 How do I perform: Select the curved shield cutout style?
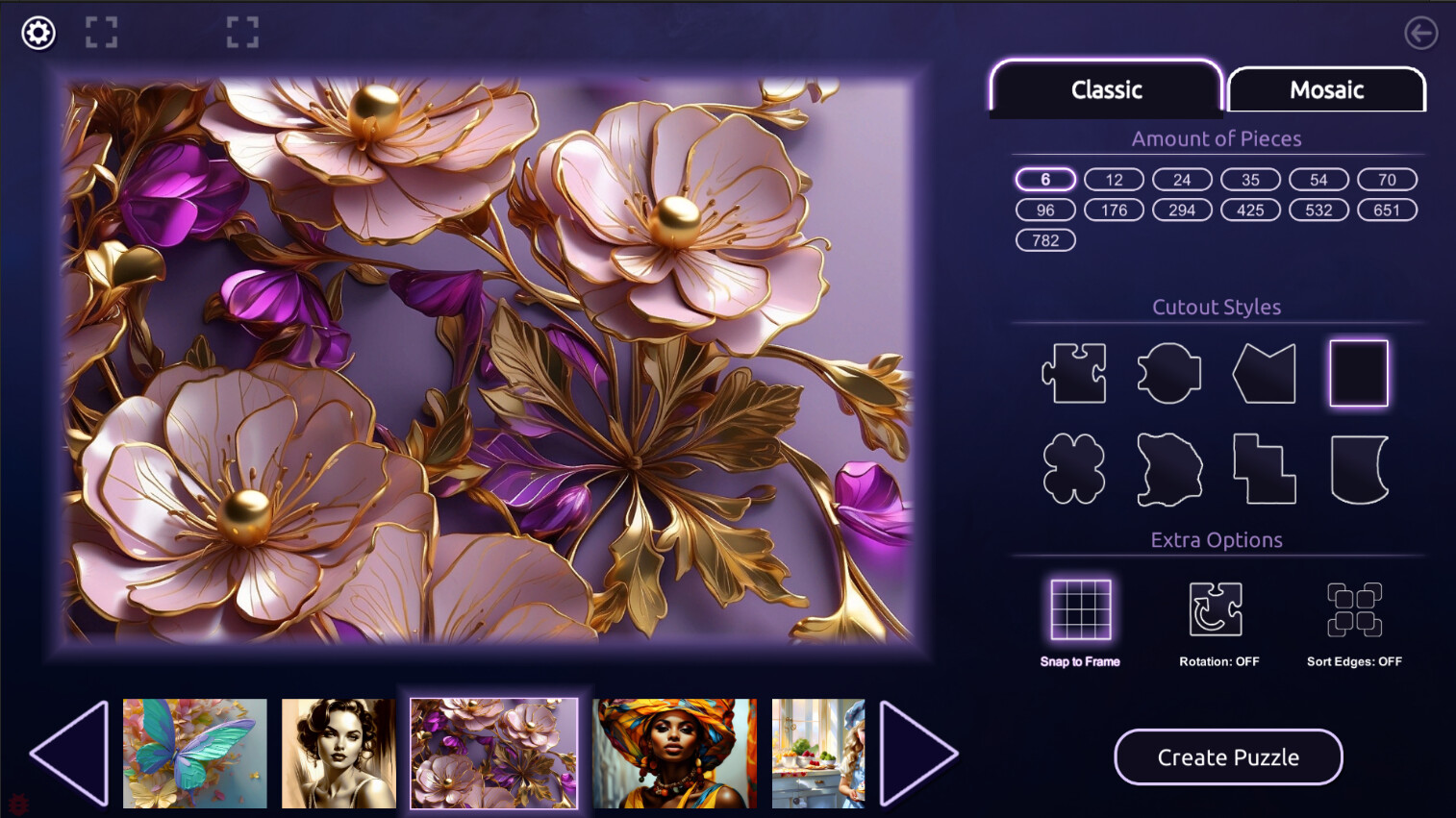tap(1357, 468)
